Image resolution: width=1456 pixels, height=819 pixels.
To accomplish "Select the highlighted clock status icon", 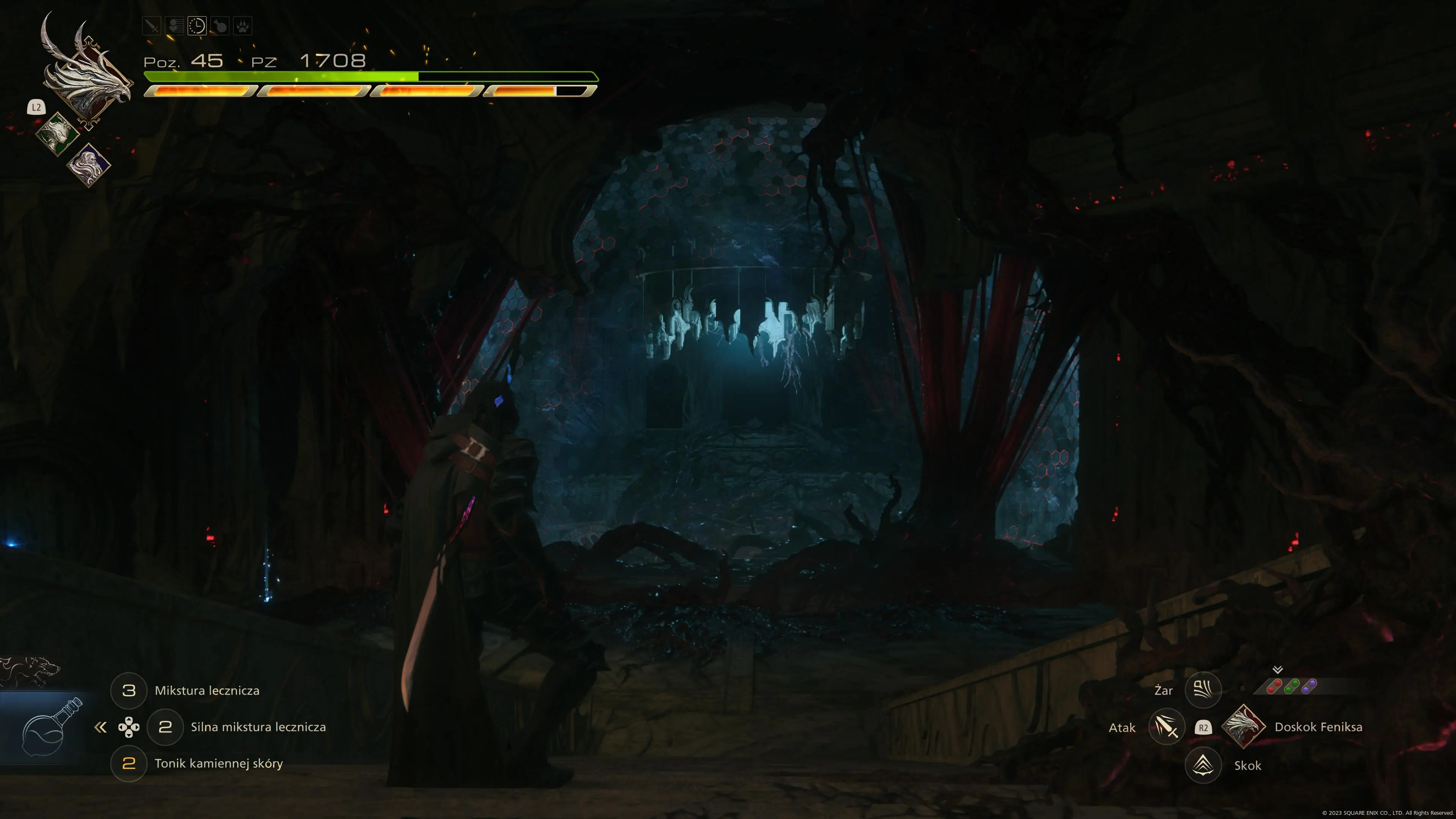I will 197,26.
